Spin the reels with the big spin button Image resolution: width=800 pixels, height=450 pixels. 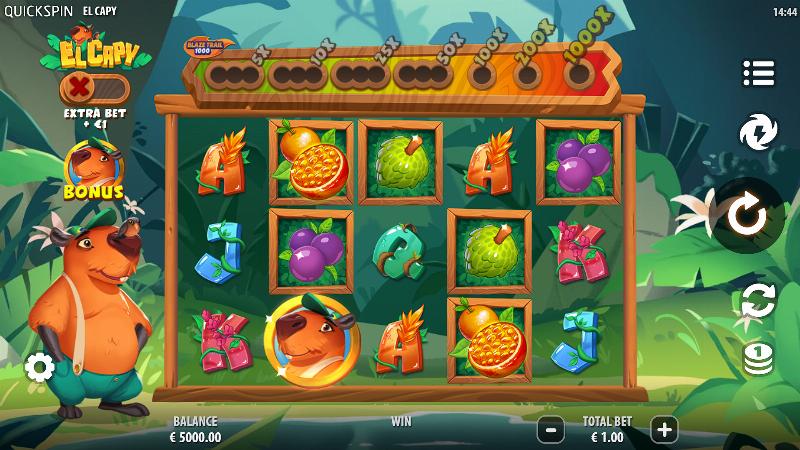click(x=746, y=215)
